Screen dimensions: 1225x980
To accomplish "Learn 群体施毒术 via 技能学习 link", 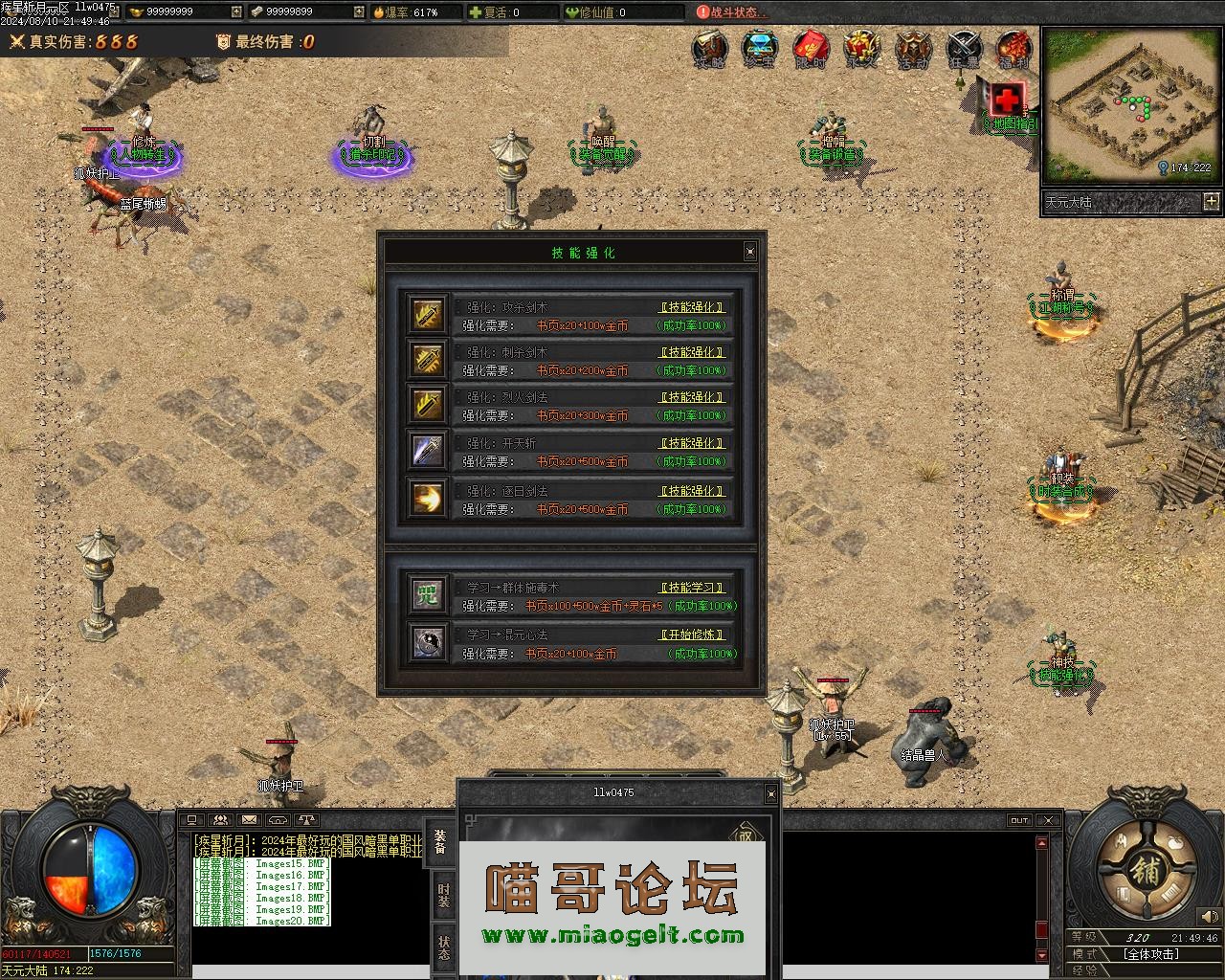I will tap(693, 588).
